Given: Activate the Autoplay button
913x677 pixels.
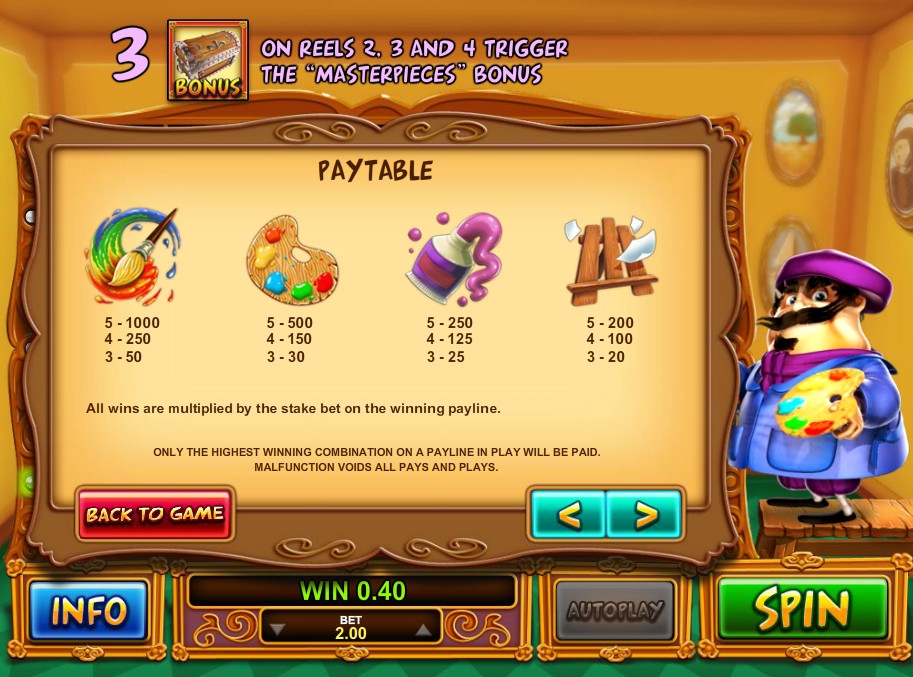Looking at the screenshot, I should coord(615,609).
